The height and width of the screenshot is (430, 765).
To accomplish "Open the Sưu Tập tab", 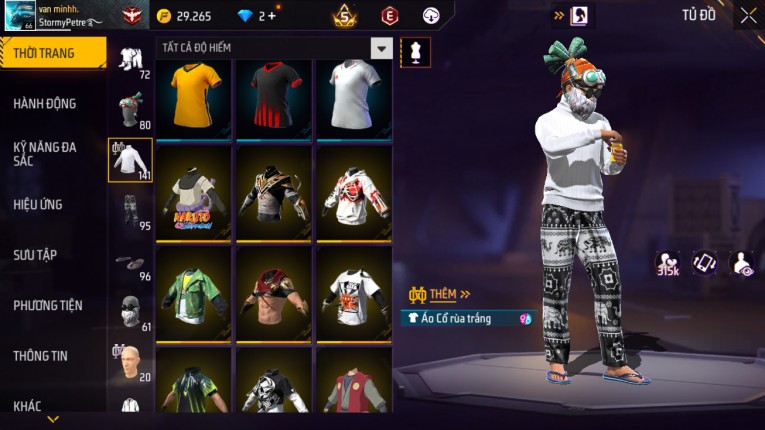I will [36, 254].
